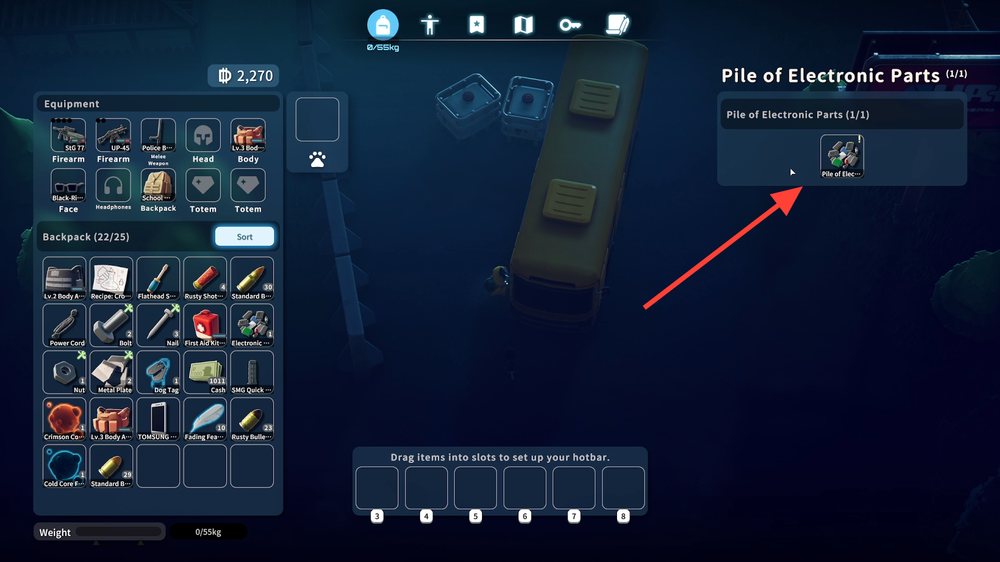Select the Cash stack in backpack
Viewport: 1000px width, 562px height.
[205, 372]
